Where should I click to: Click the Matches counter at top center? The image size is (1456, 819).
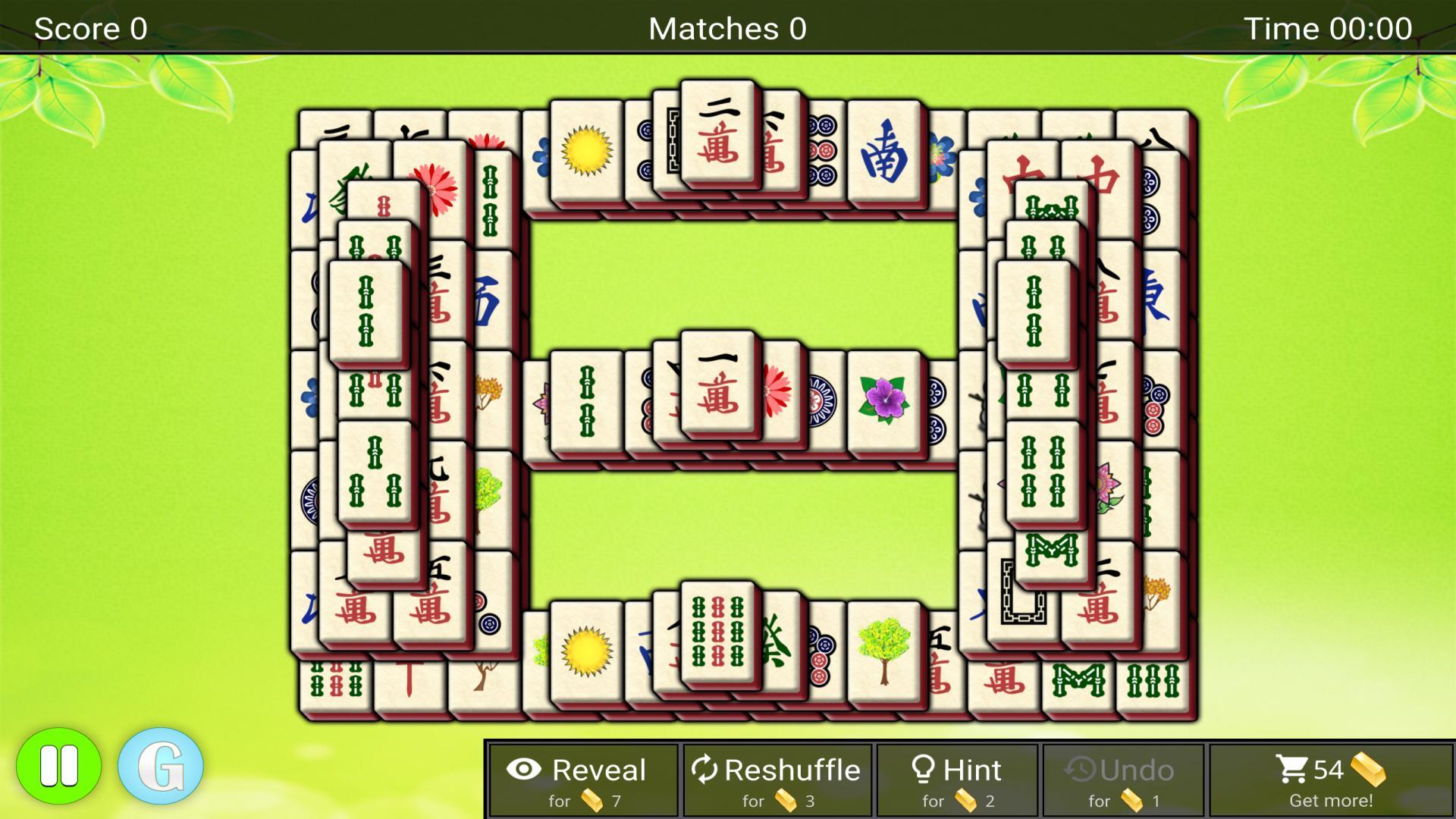pyautogui.click(x=727, y=28)
